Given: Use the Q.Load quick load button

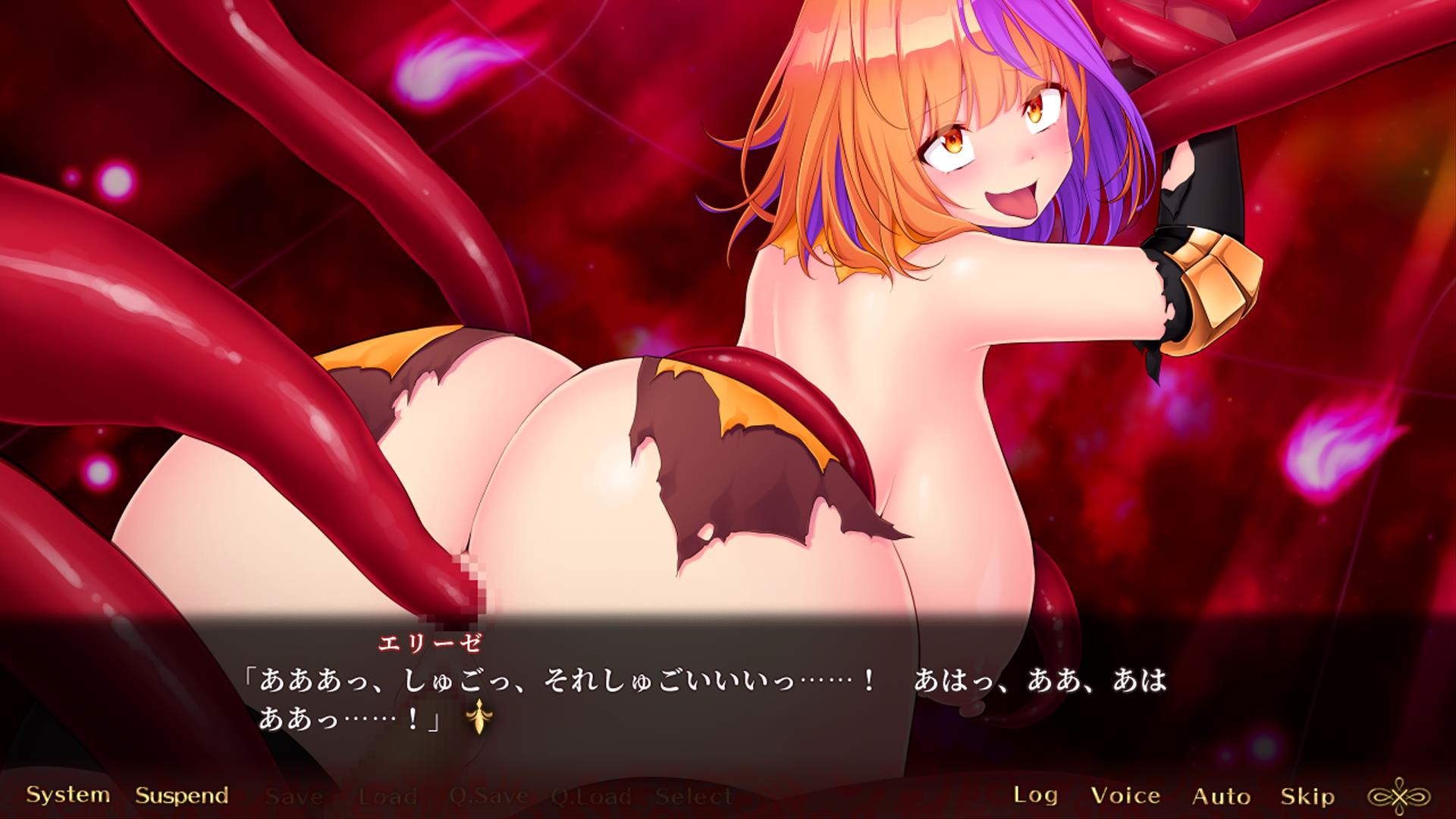Looking at the screenshot, I should coord(591,796).
